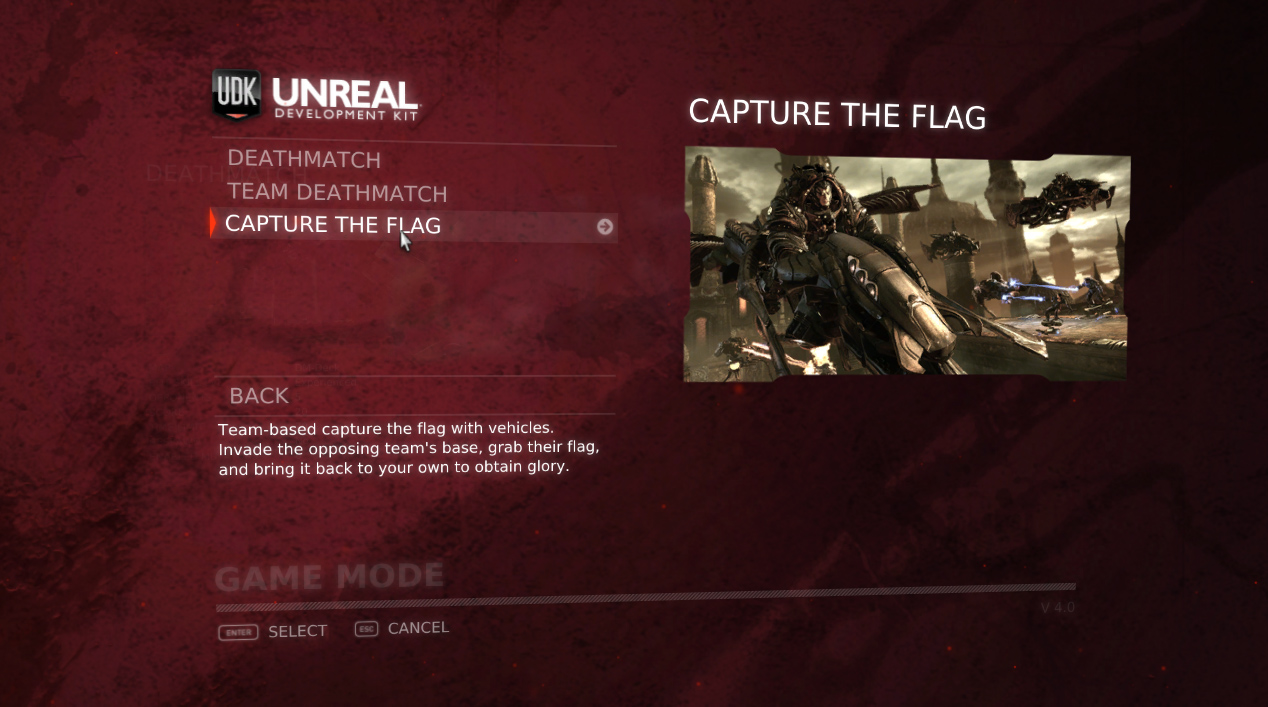1268x707 pixels.
Task: Open the Capture the Flag preview image
Action: pyautogui.click(x=906, y=265)
